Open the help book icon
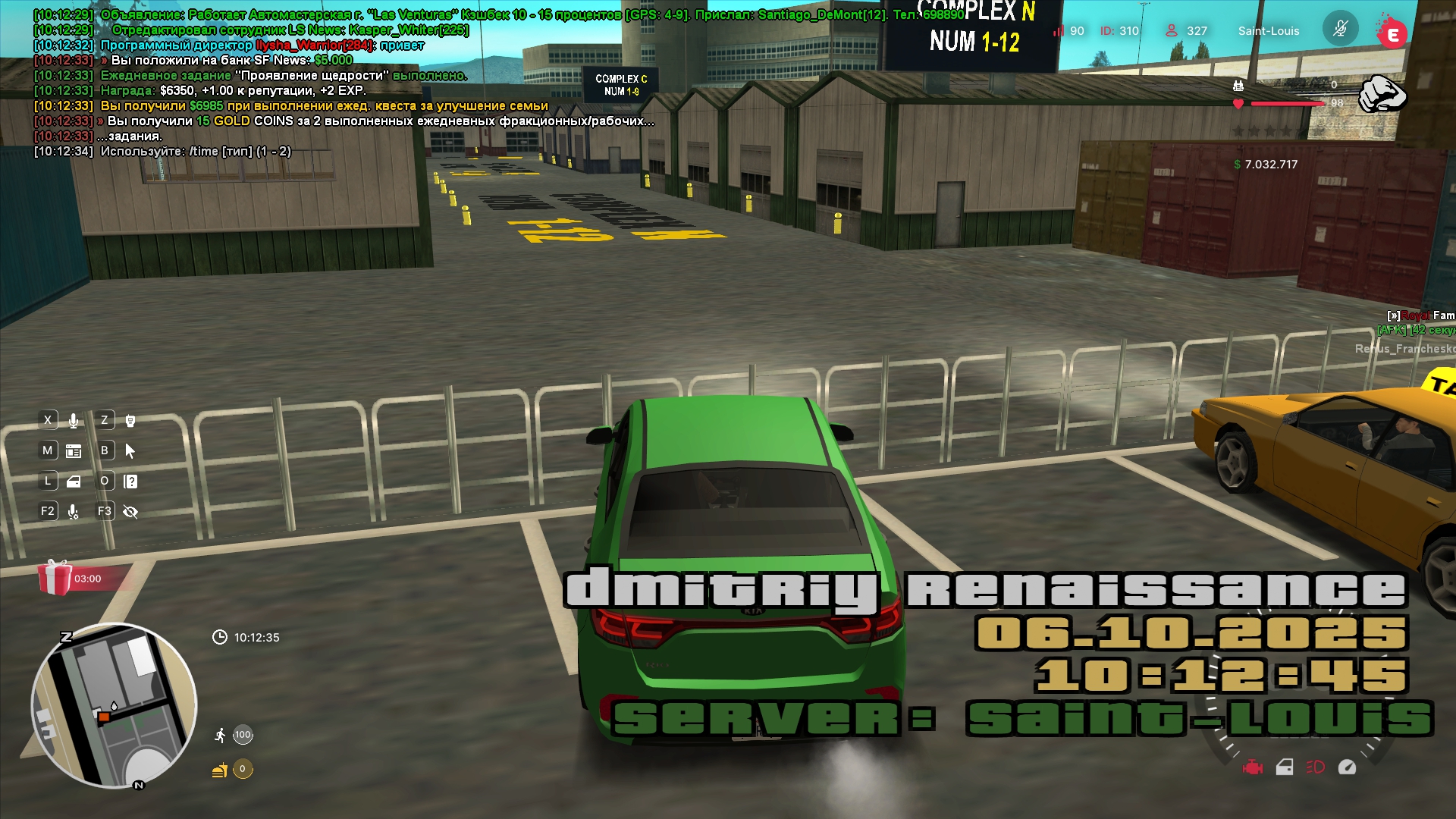This screenshot has width=1456, height=819. (130, 481)
